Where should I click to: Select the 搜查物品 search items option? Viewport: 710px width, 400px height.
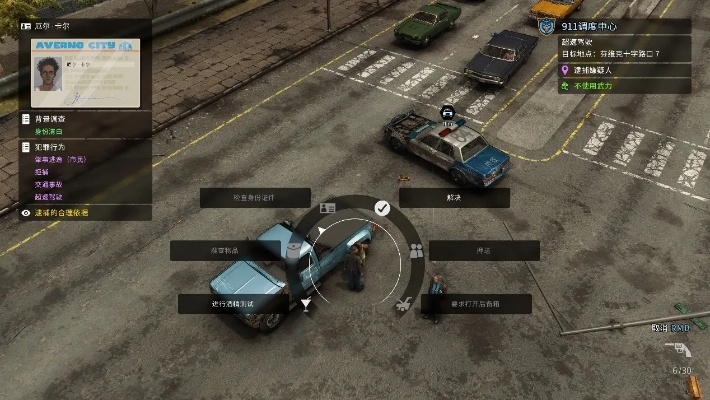(224, 250)
